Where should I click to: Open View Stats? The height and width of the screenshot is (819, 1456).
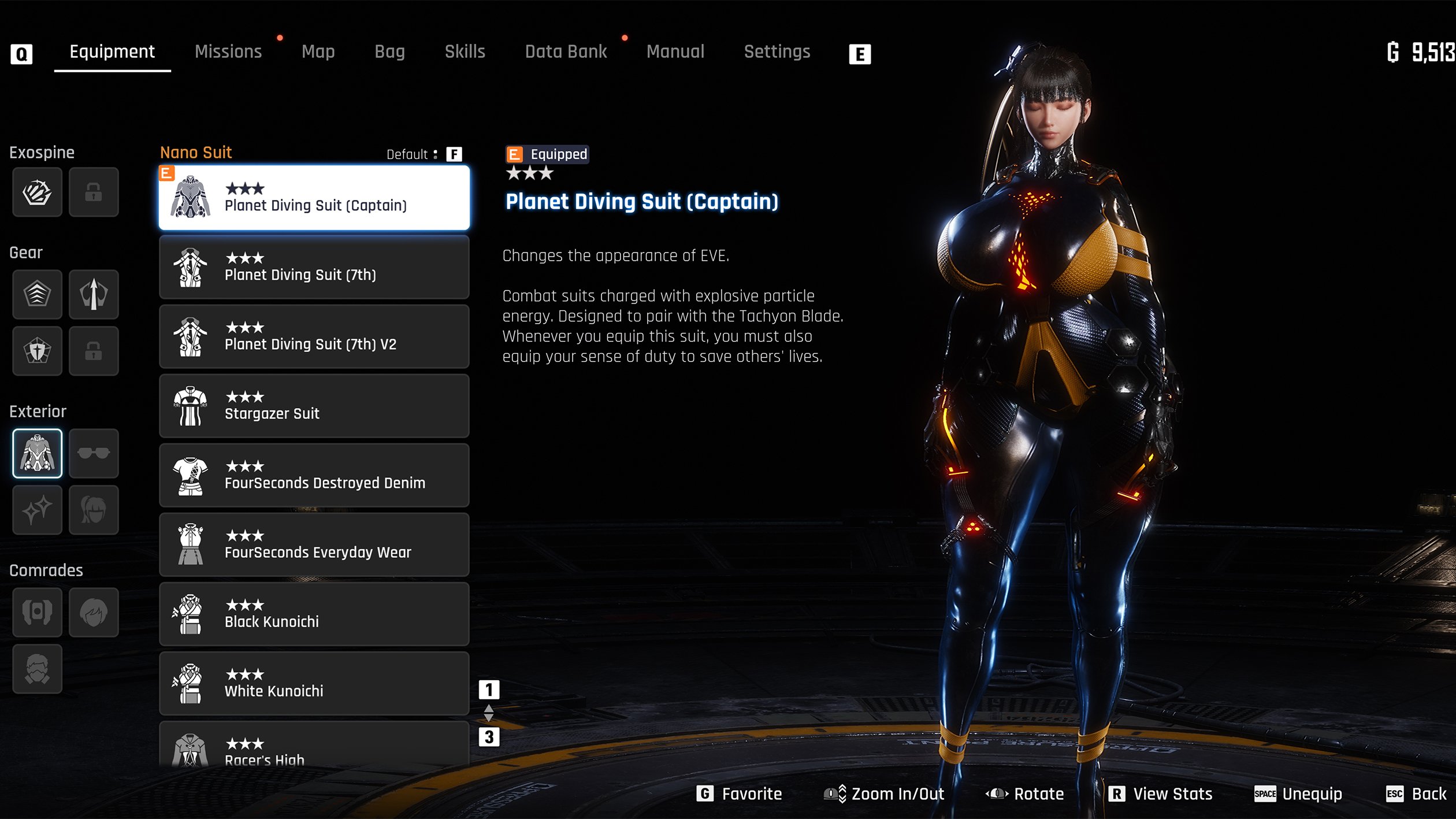click(1160, 794)
